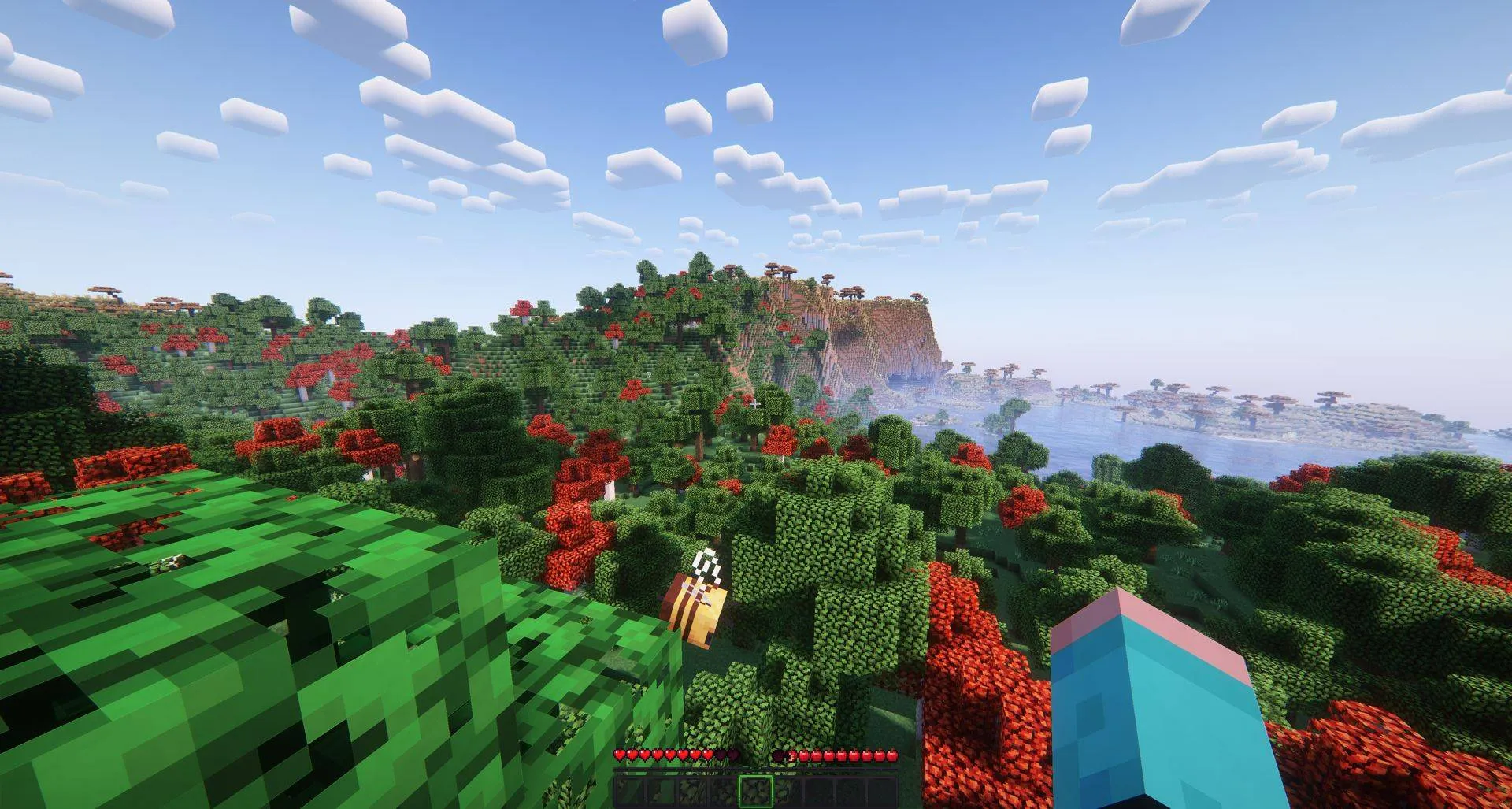Screen dimensions: 1512x809
Task: Click the leftmost health heart
Action: (x=620, y=755)
